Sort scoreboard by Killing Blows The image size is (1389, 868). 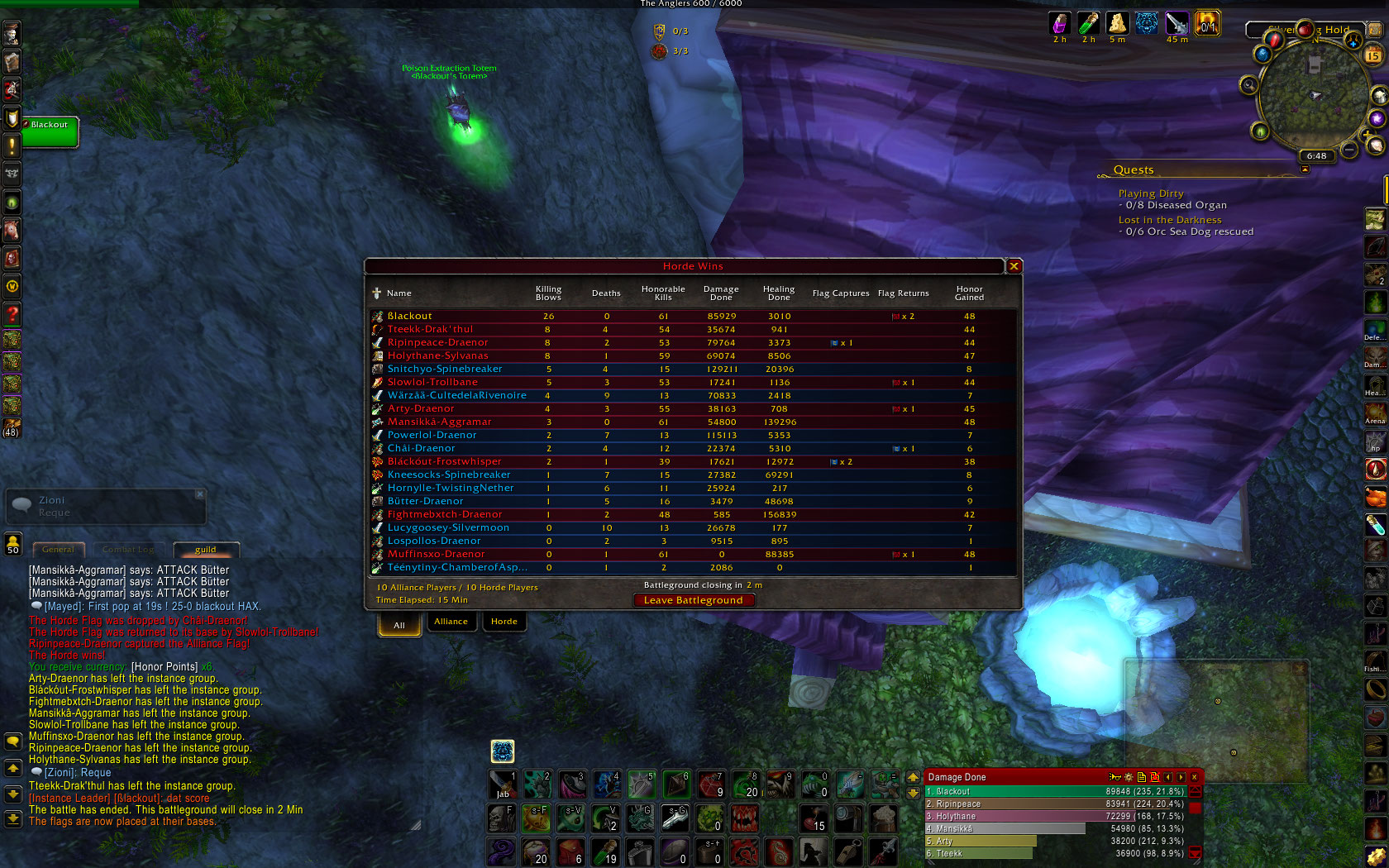coord(548,293)
